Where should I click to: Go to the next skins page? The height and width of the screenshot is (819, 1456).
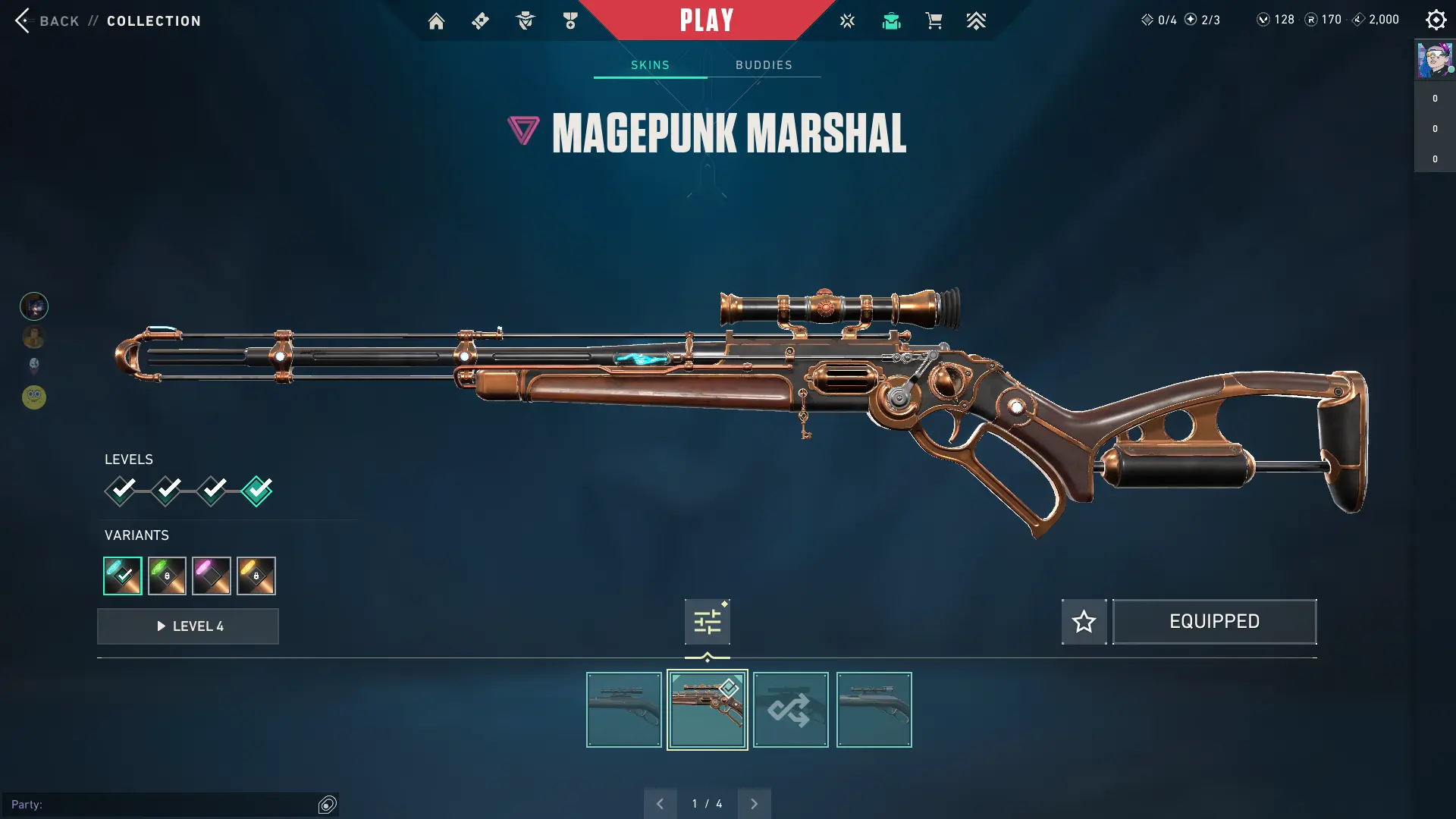754,804
